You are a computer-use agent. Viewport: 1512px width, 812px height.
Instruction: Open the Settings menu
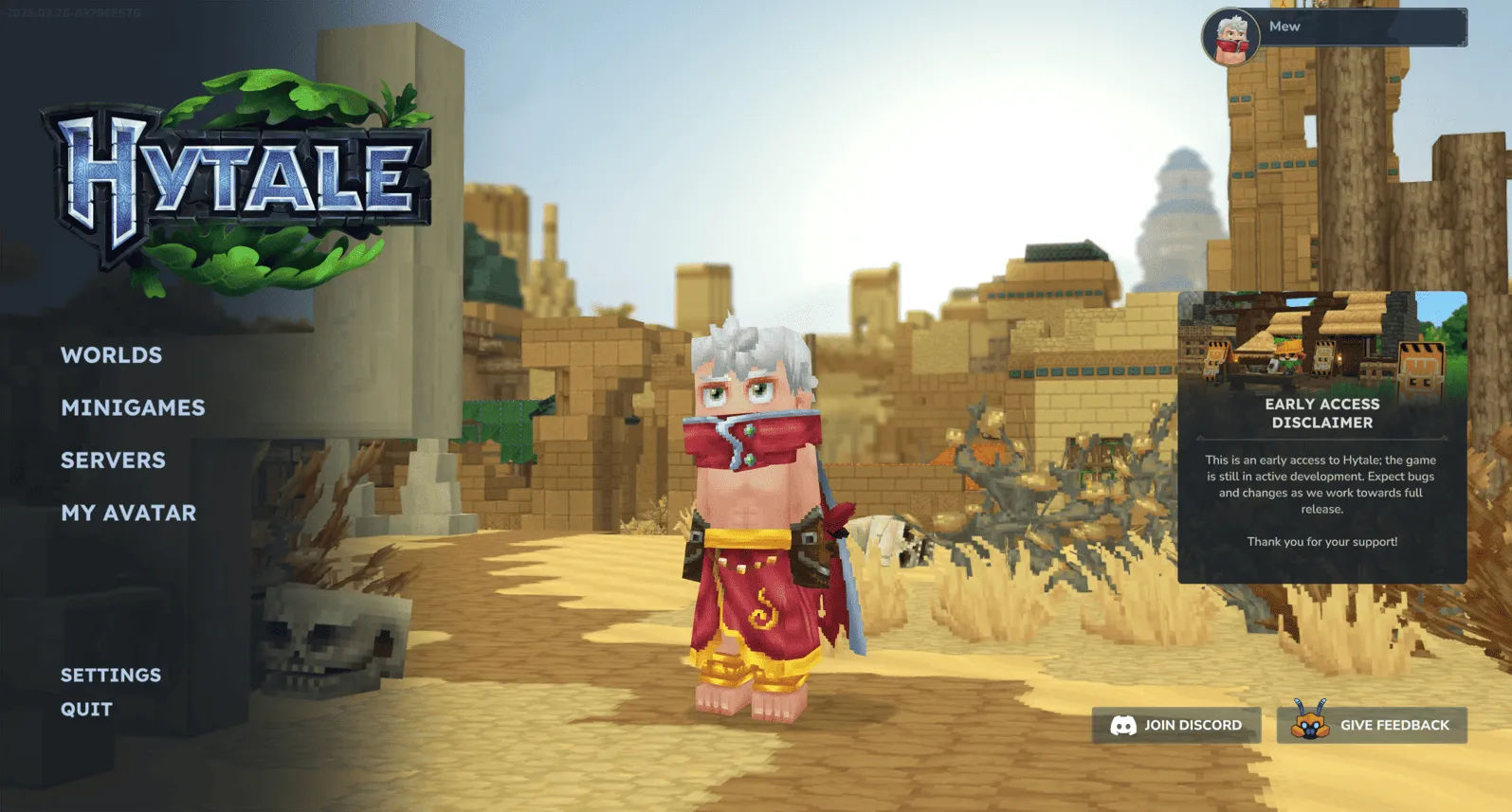111,675
